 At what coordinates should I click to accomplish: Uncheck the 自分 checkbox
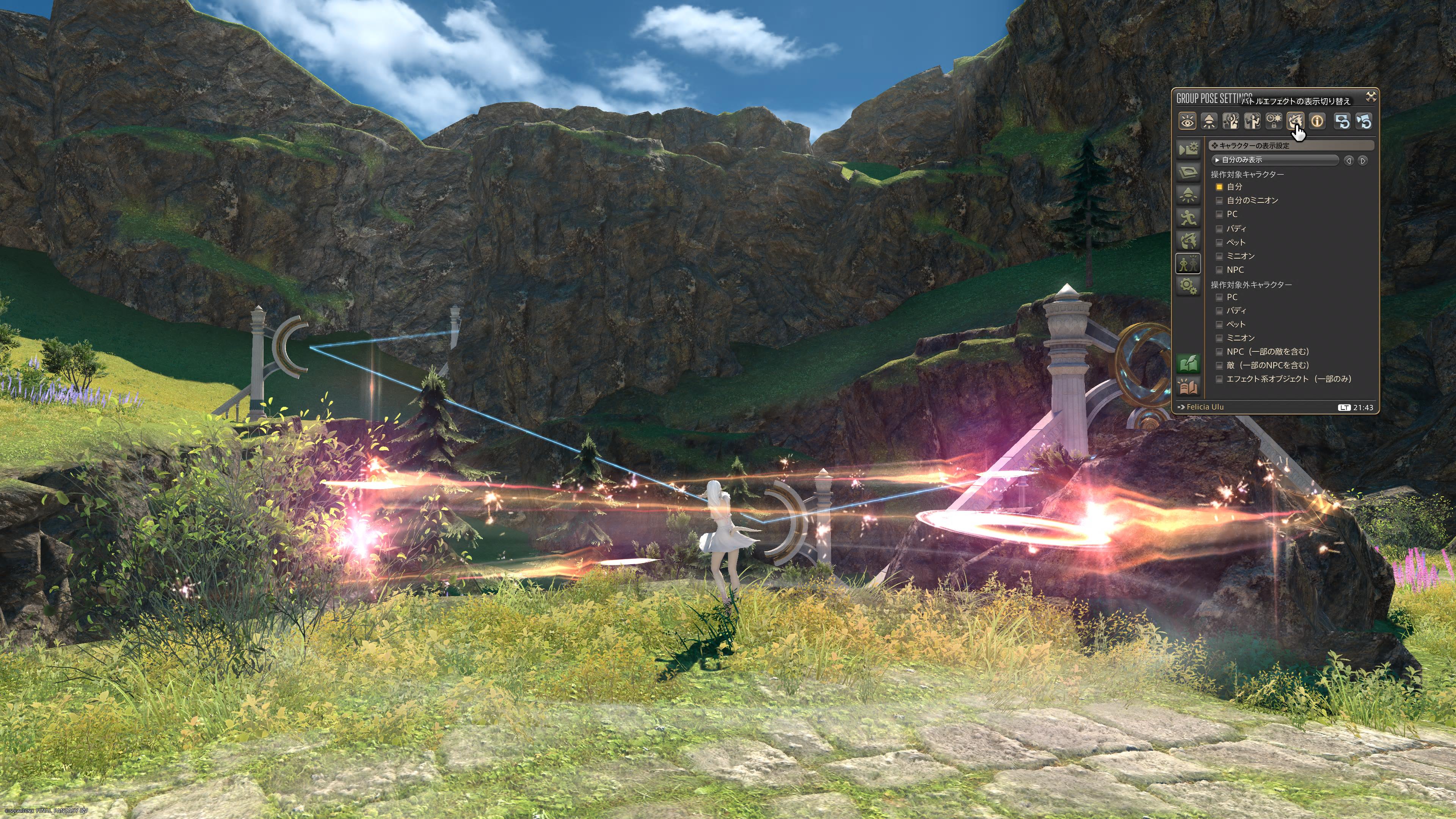(1219, 187)
